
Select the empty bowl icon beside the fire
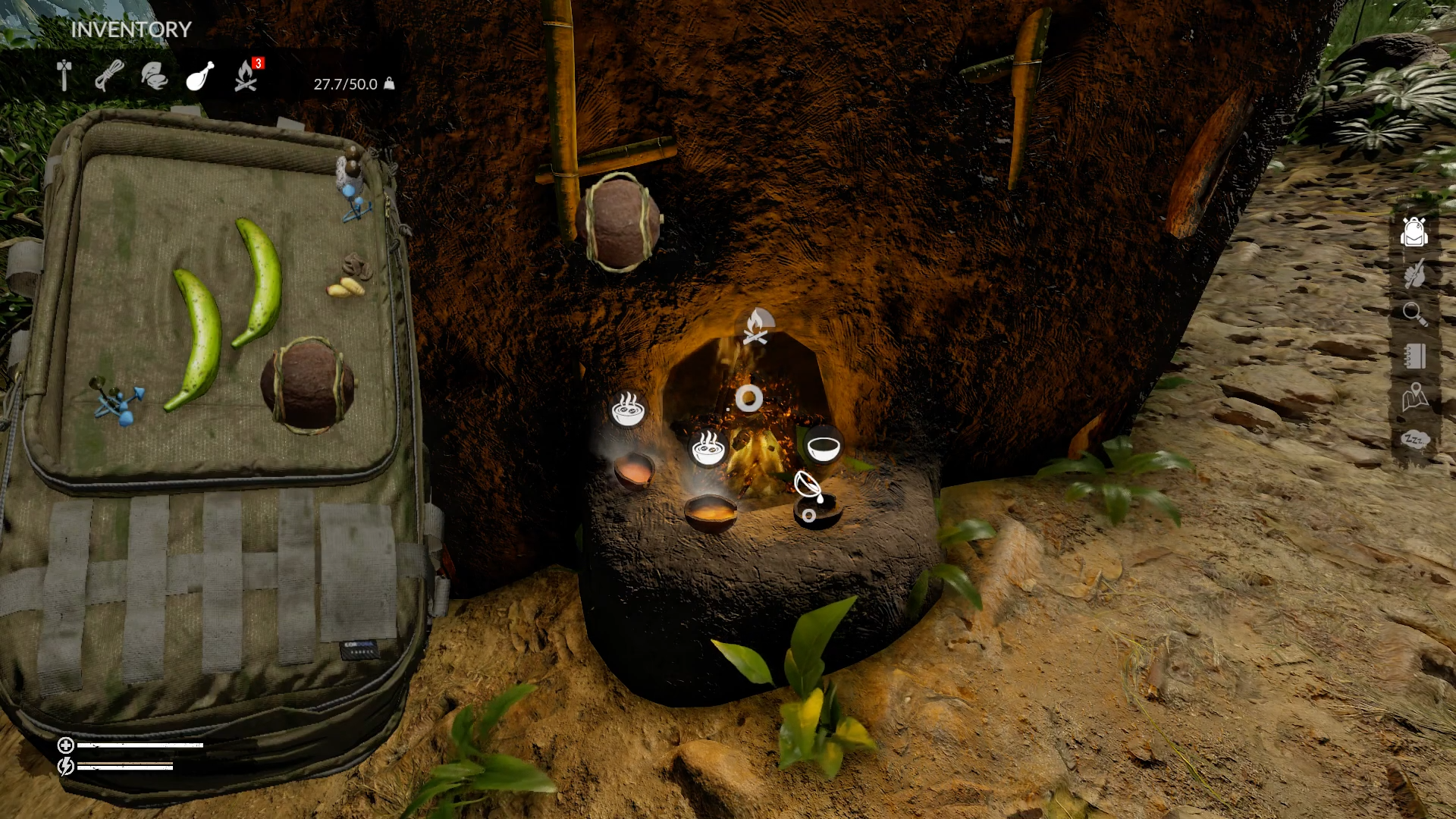coord(823,445)
